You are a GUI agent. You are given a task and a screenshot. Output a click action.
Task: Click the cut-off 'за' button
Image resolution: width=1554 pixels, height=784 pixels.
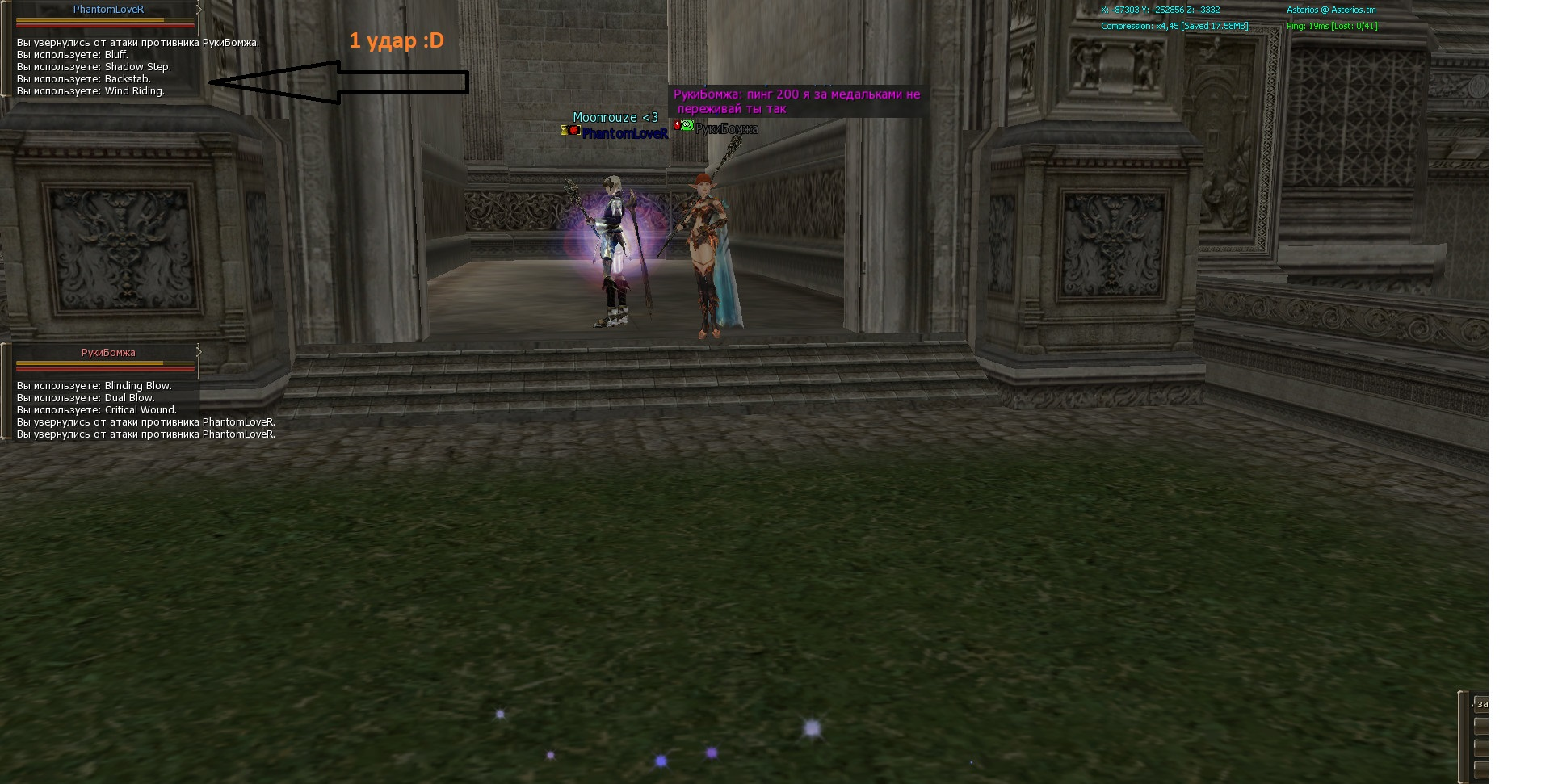1481,704
